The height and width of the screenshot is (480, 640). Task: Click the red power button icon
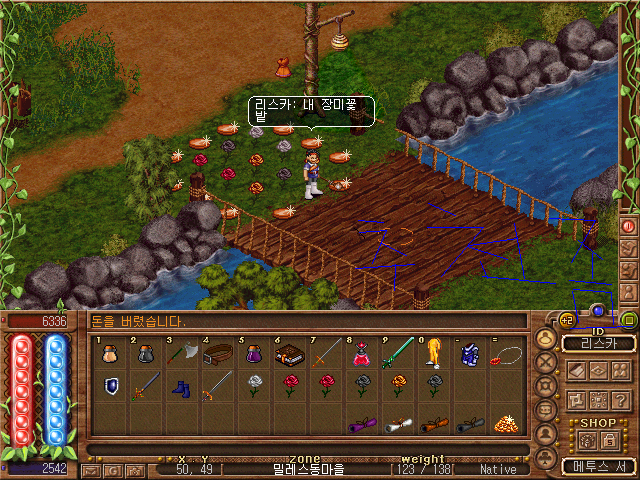point(629,226)
